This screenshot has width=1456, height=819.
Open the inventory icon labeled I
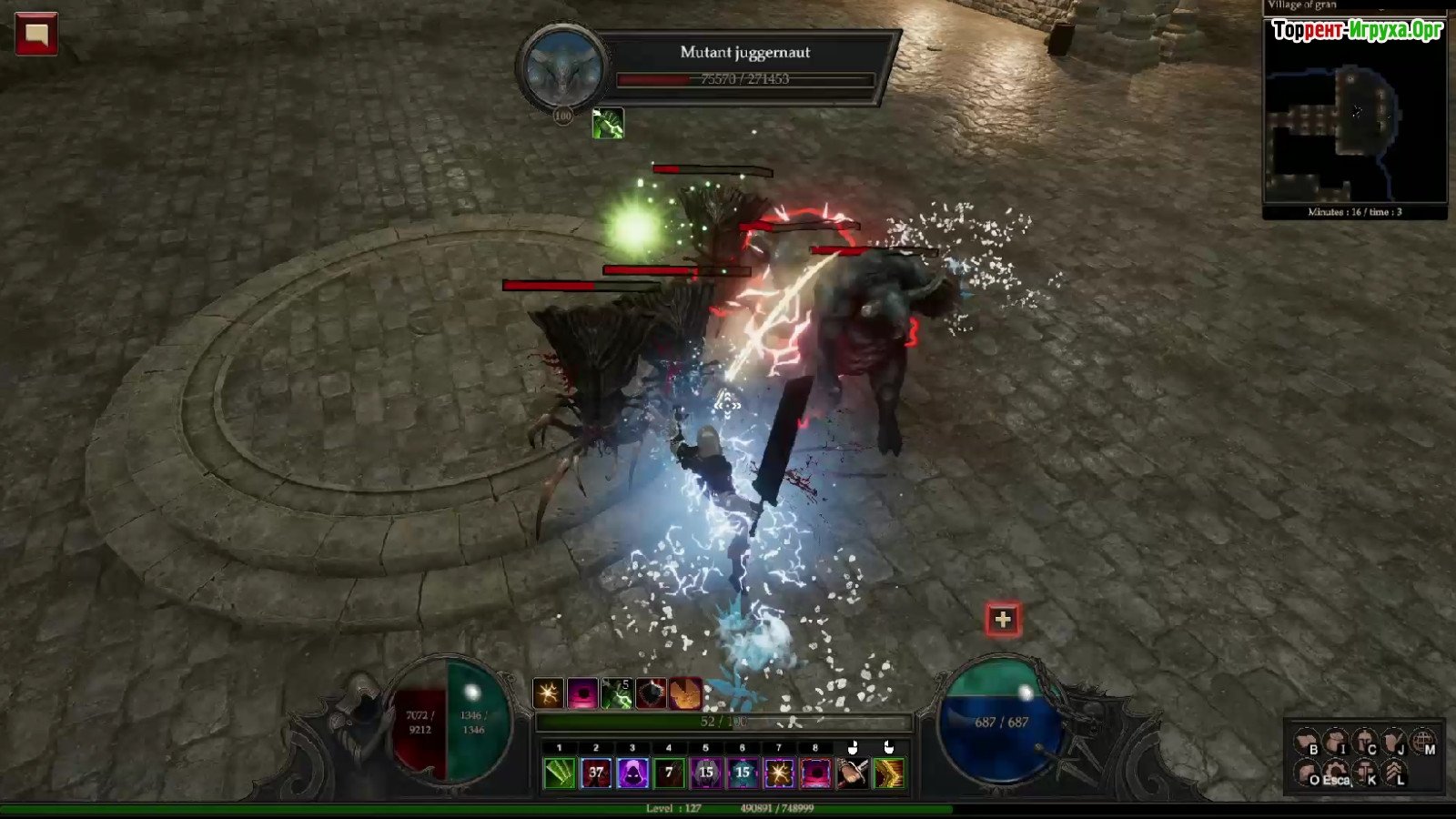coord(1336,743)
